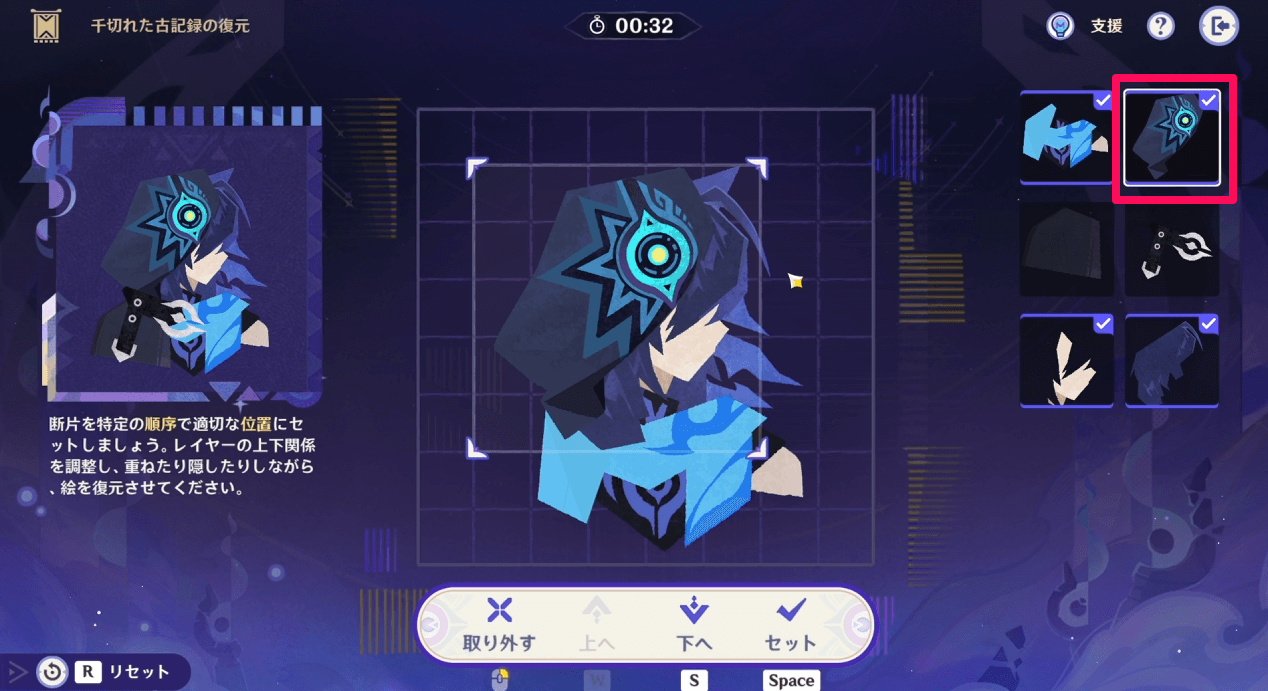Select the light blue scarf fragment
This screenshot has height=691, width=1268.
[x=1066, y=137]
